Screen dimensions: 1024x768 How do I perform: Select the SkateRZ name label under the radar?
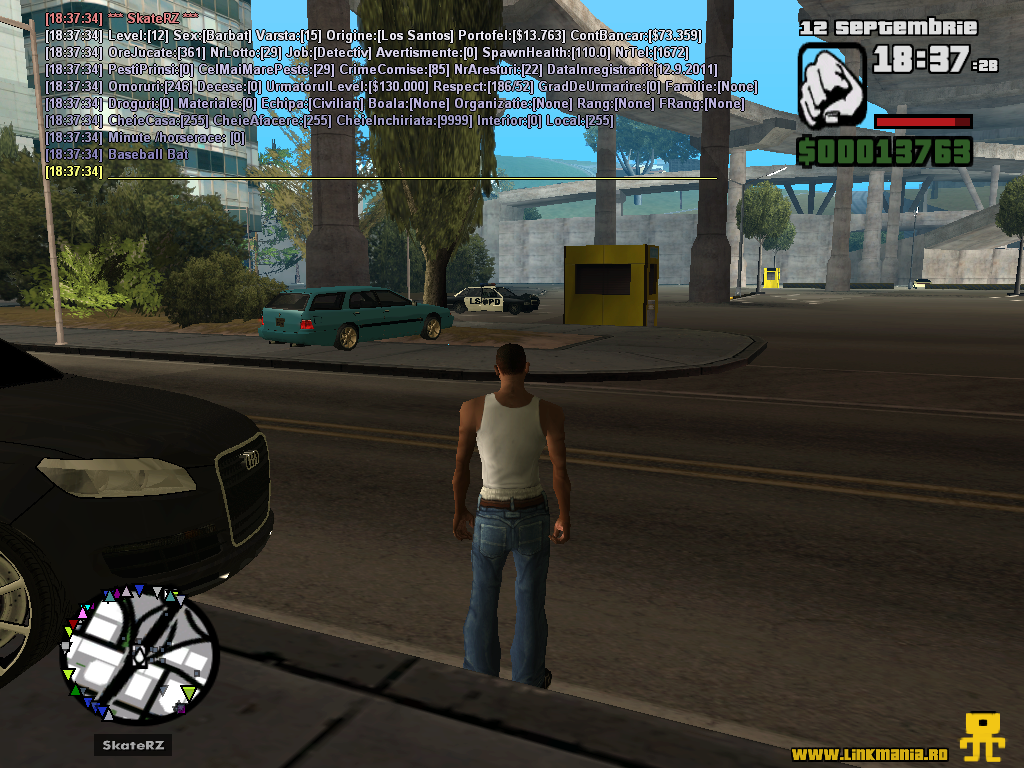point(134,745)
